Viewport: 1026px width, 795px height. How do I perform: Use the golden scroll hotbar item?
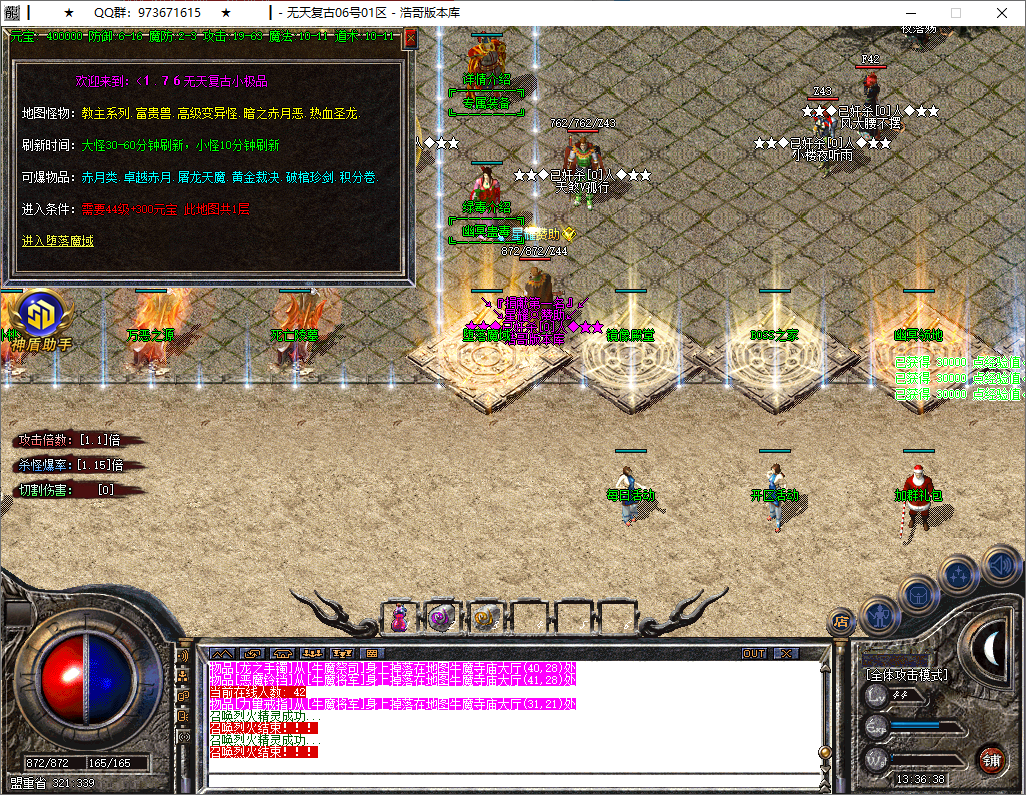(x=485, y=619)
